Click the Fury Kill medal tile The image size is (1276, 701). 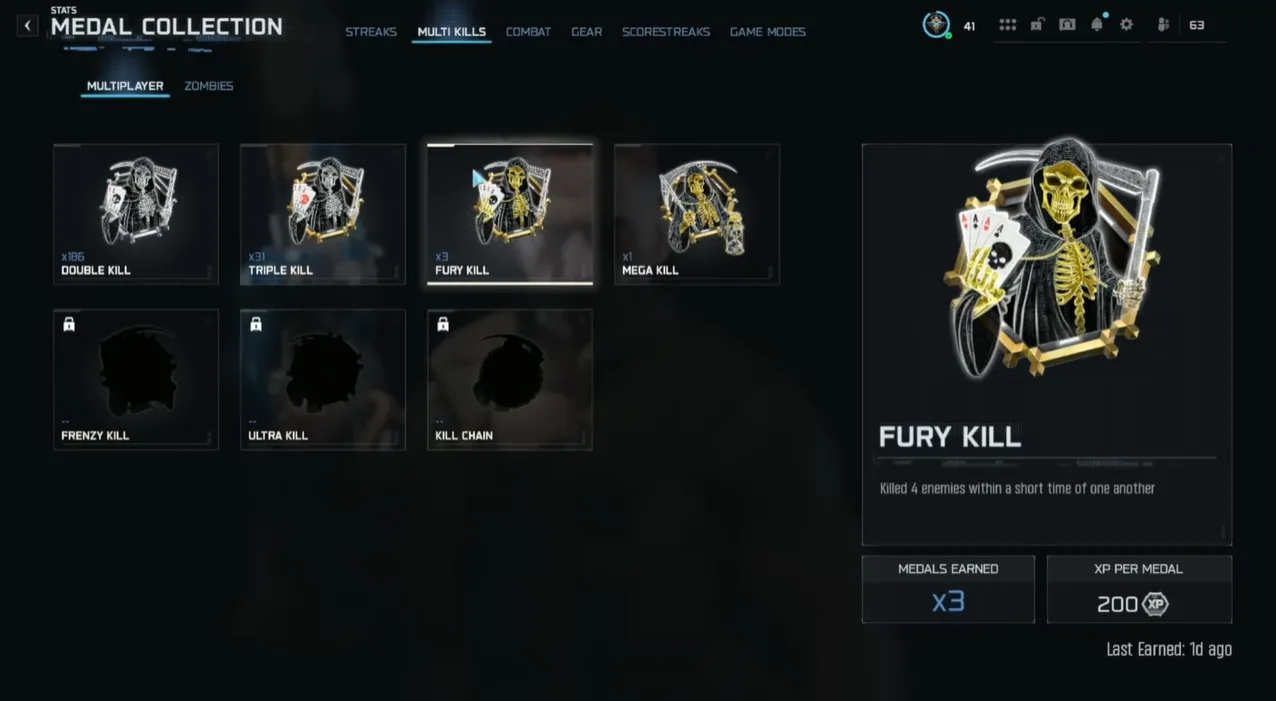point(510,214)
